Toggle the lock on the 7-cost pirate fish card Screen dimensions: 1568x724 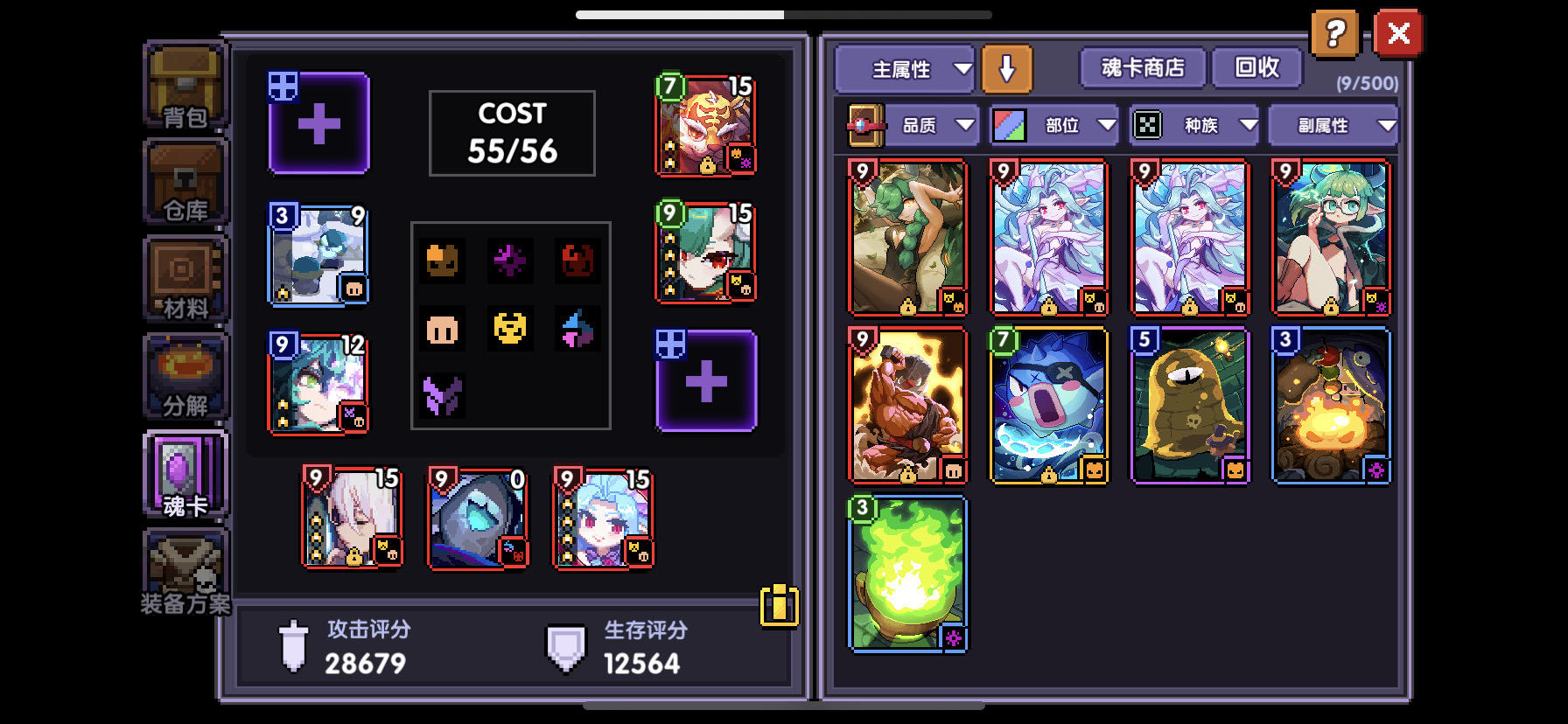click(x=1048, y=475)
